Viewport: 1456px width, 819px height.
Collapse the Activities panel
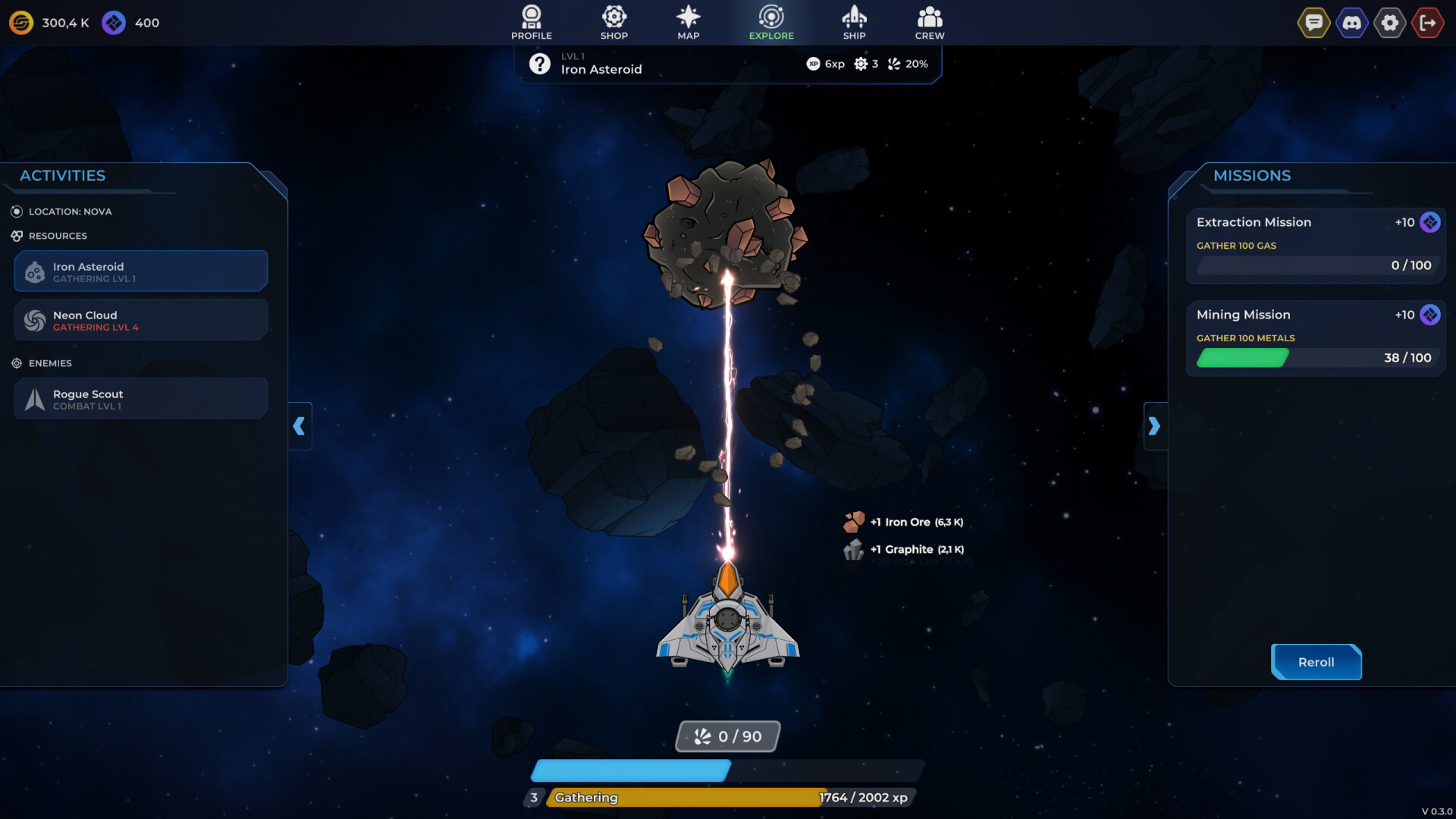[300, 426]
